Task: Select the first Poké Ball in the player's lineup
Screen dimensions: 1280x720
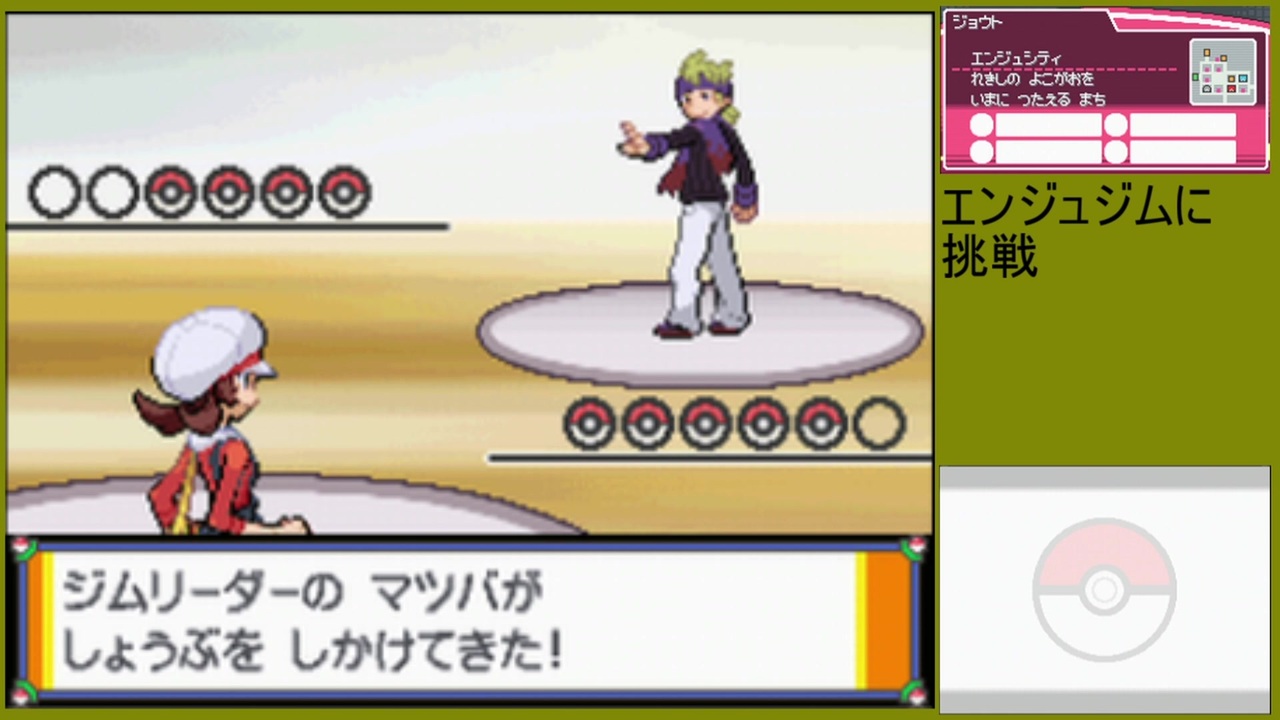Action: 590,423
